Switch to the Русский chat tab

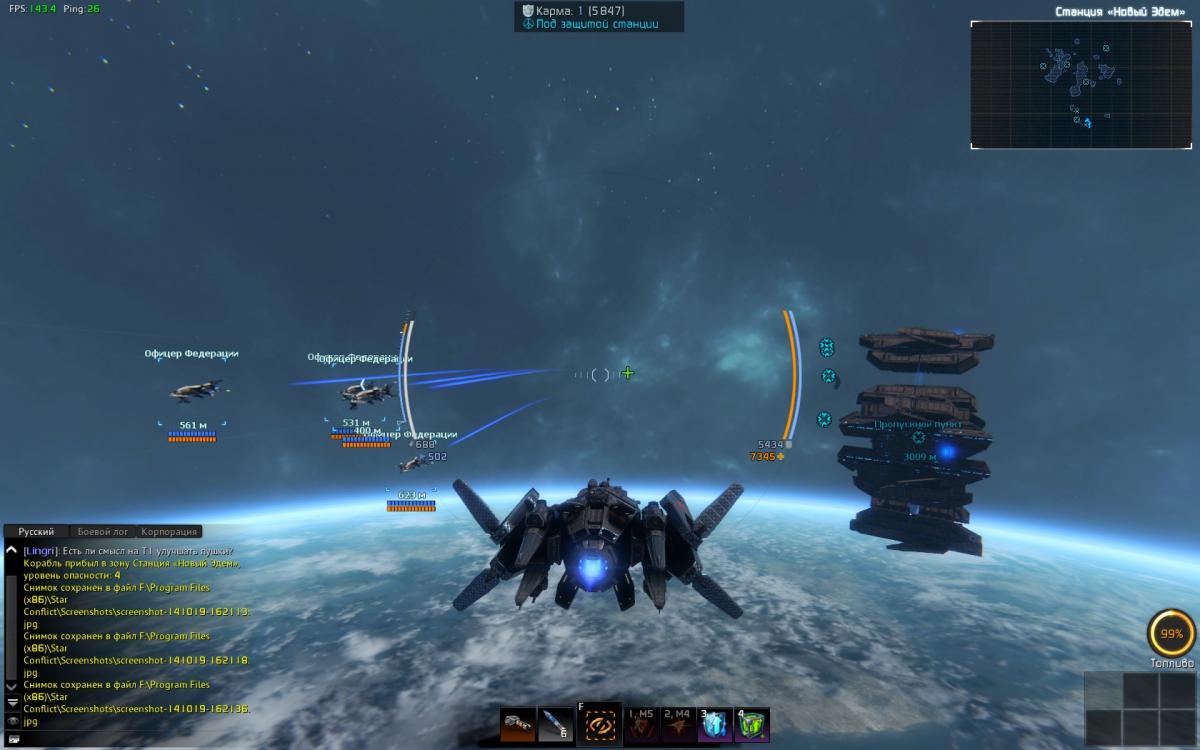coord(36,532)
